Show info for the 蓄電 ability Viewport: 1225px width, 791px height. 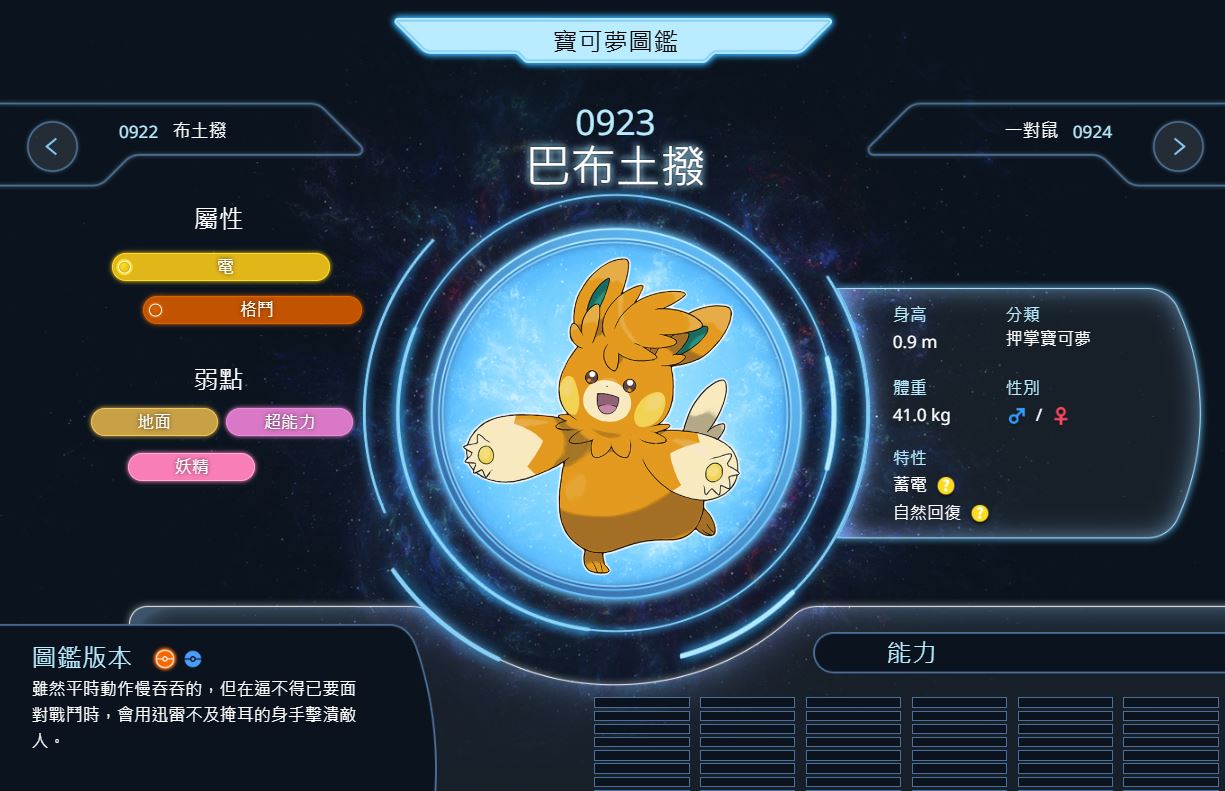(x=945, y=486)
